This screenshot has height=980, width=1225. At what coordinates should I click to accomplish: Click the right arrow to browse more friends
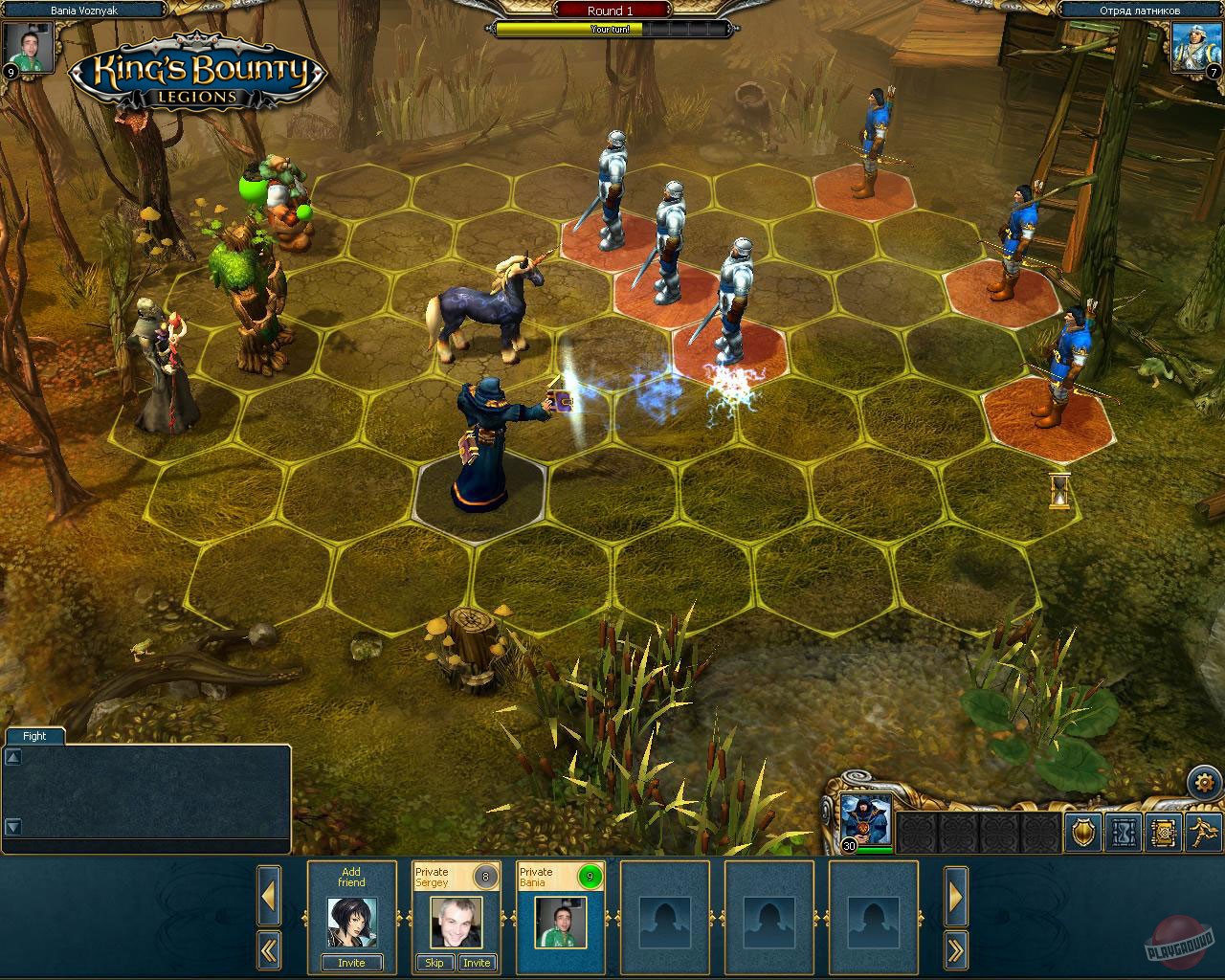(956, 896)
